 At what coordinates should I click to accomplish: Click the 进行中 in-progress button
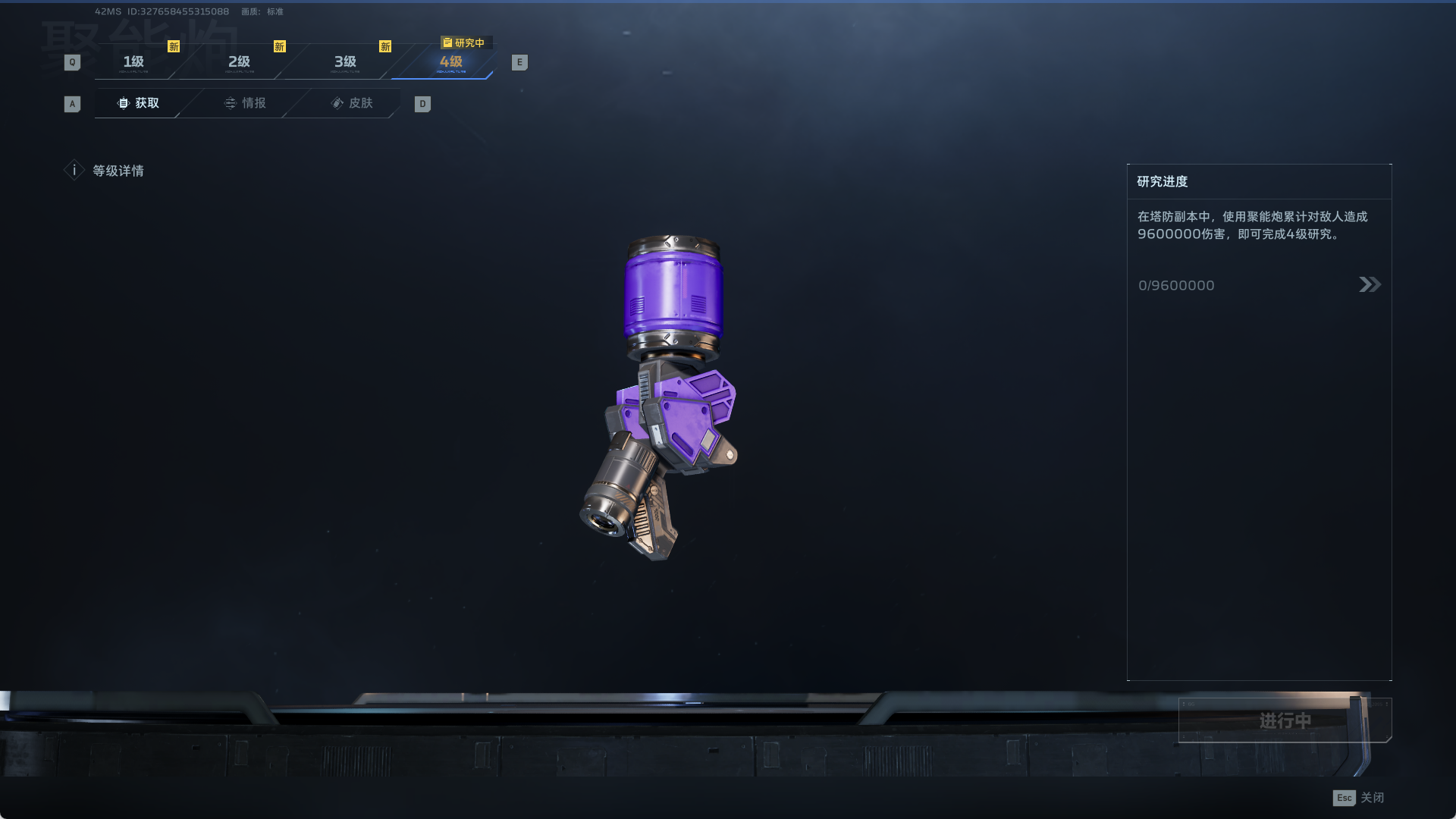tap(1285, 720)
